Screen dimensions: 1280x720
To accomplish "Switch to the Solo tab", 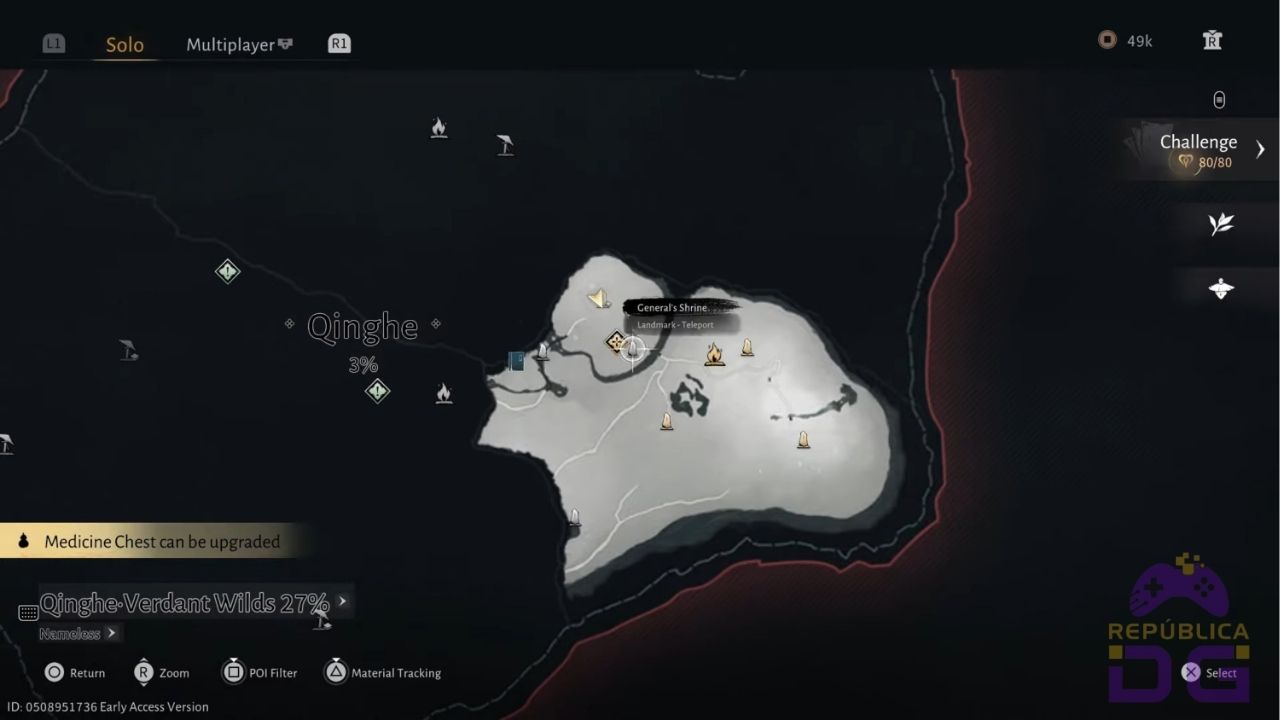I will [x=125, y=45].
